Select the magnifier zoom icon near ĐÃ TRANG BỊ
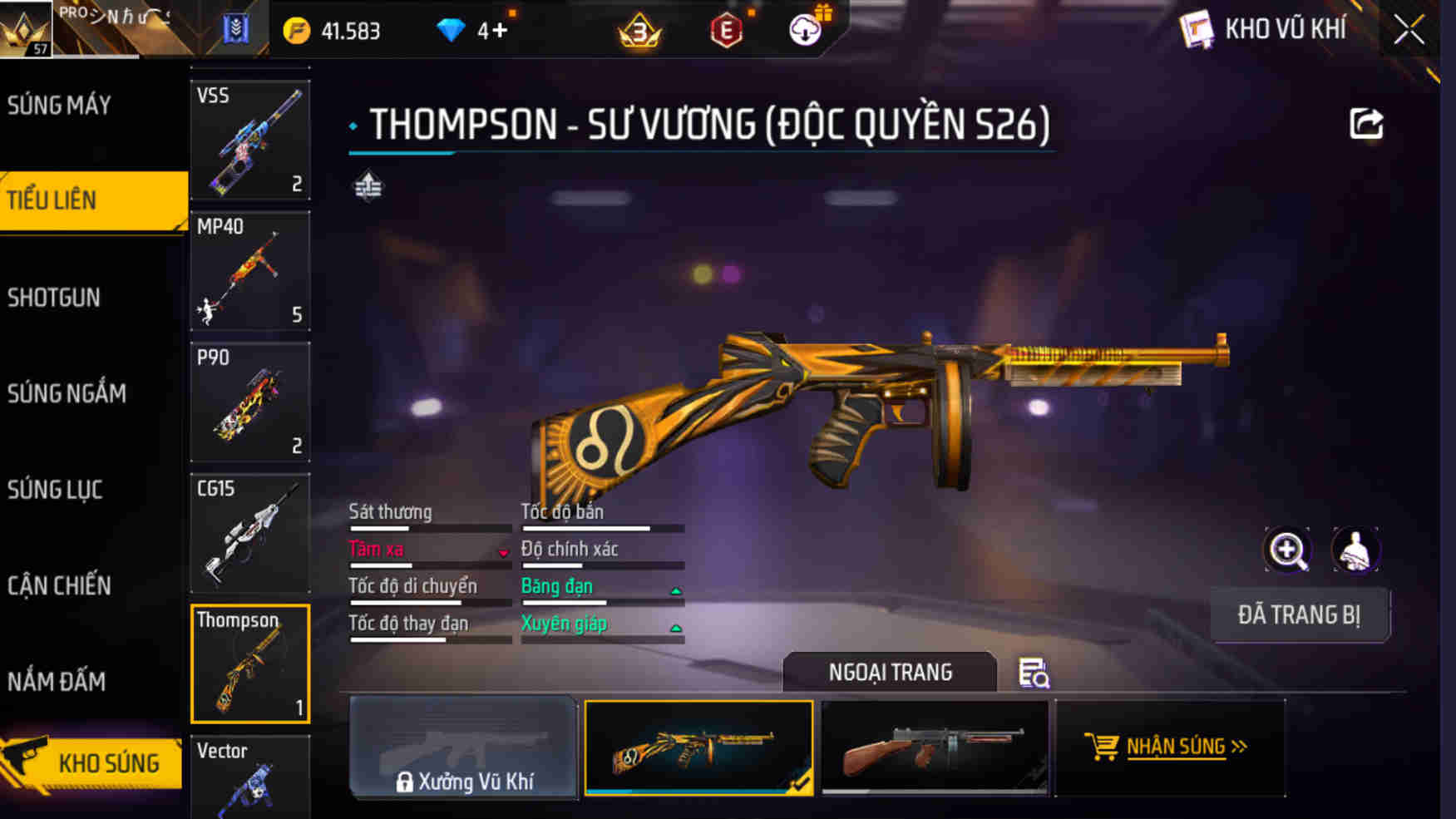Screen dimensions: 1456x819 1286,550
